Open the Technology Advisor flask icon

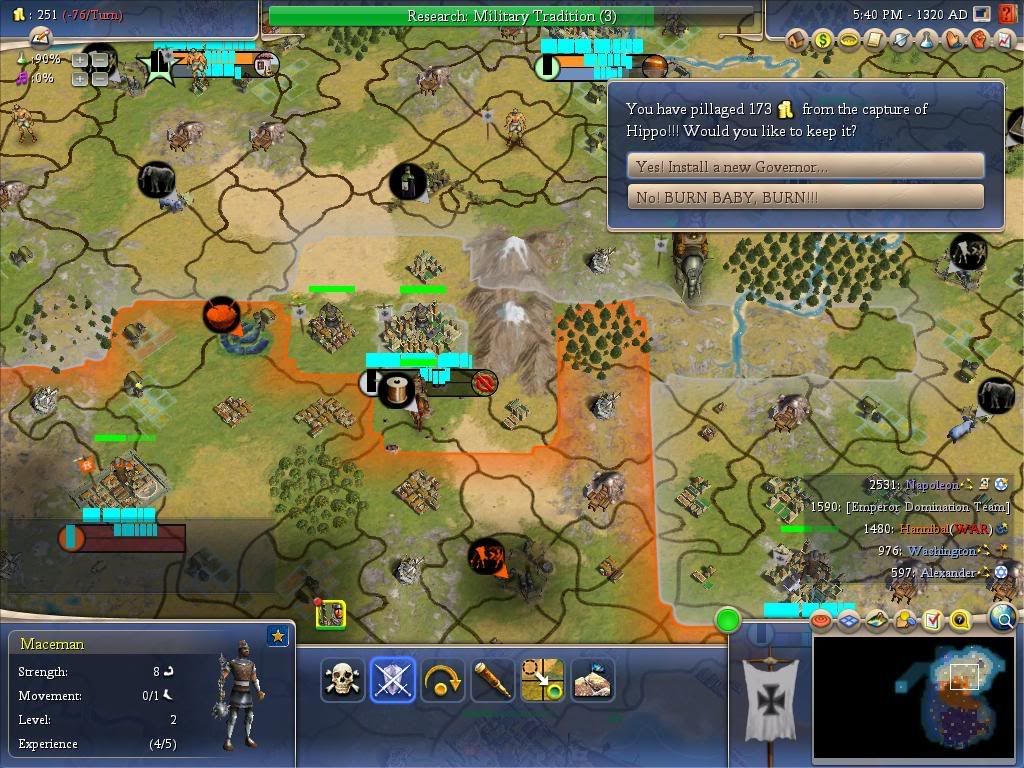pyautogui.click(x=927, y=40)
